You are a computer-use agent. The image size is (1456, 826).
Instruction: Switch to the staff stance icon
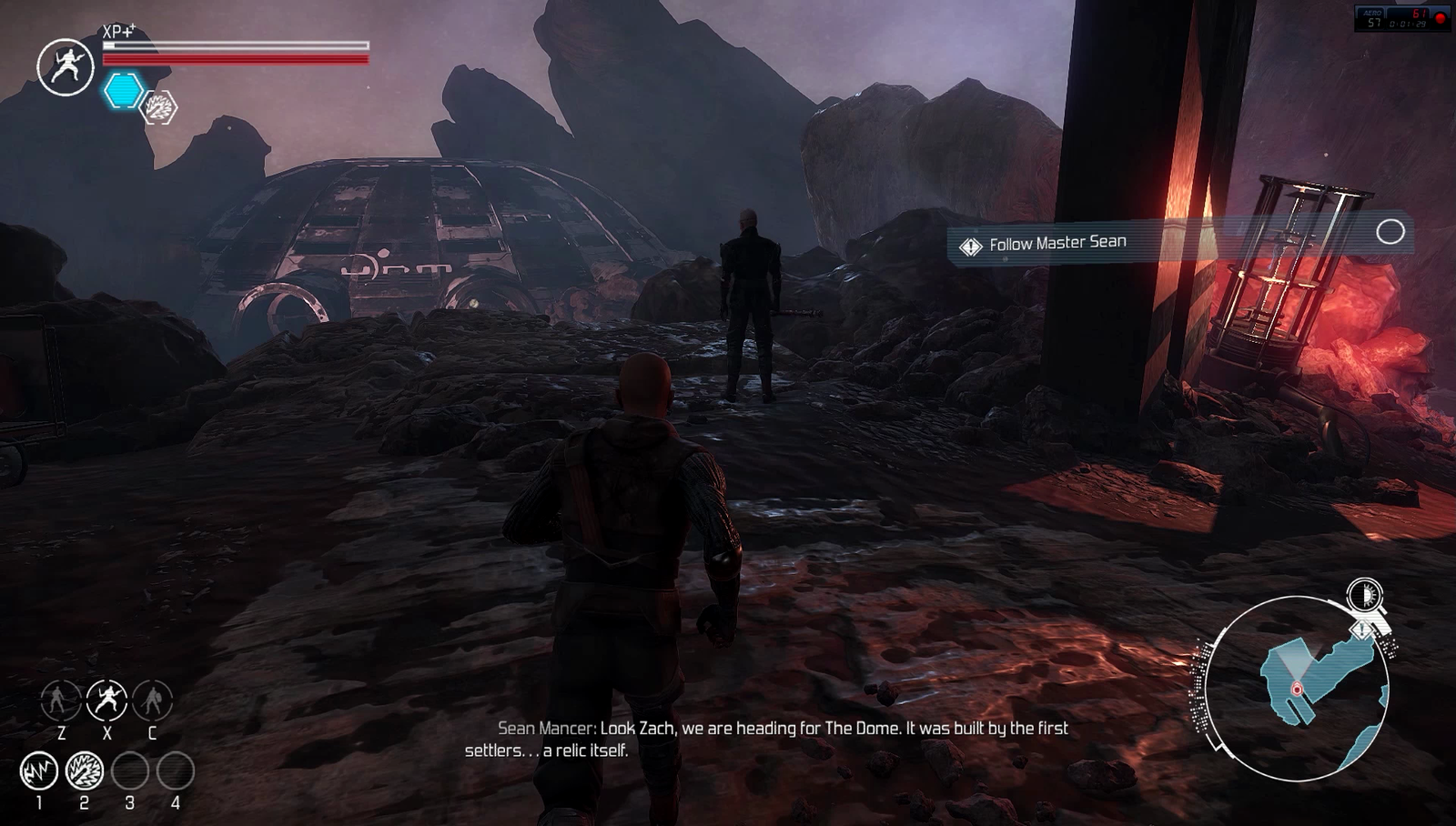(61, 700)
